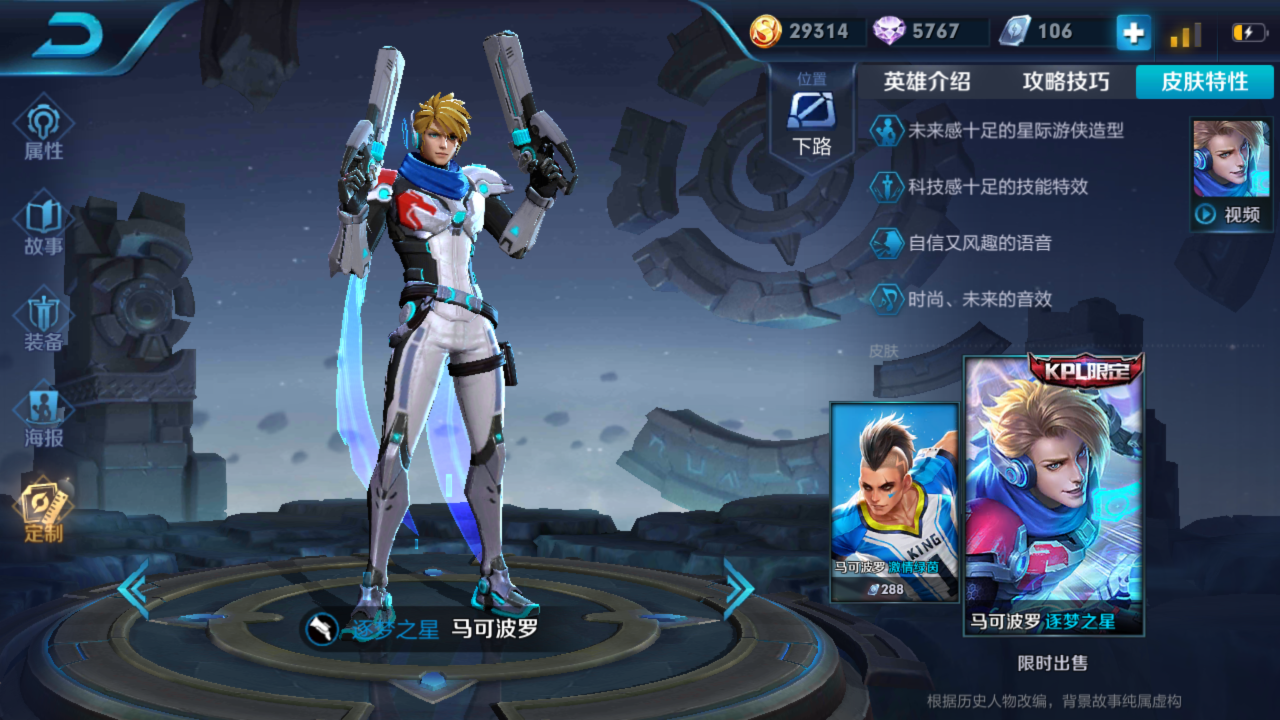Tap the gold coin balance
This screenshot has width=1280, height=720.
(x=801, y=31)
